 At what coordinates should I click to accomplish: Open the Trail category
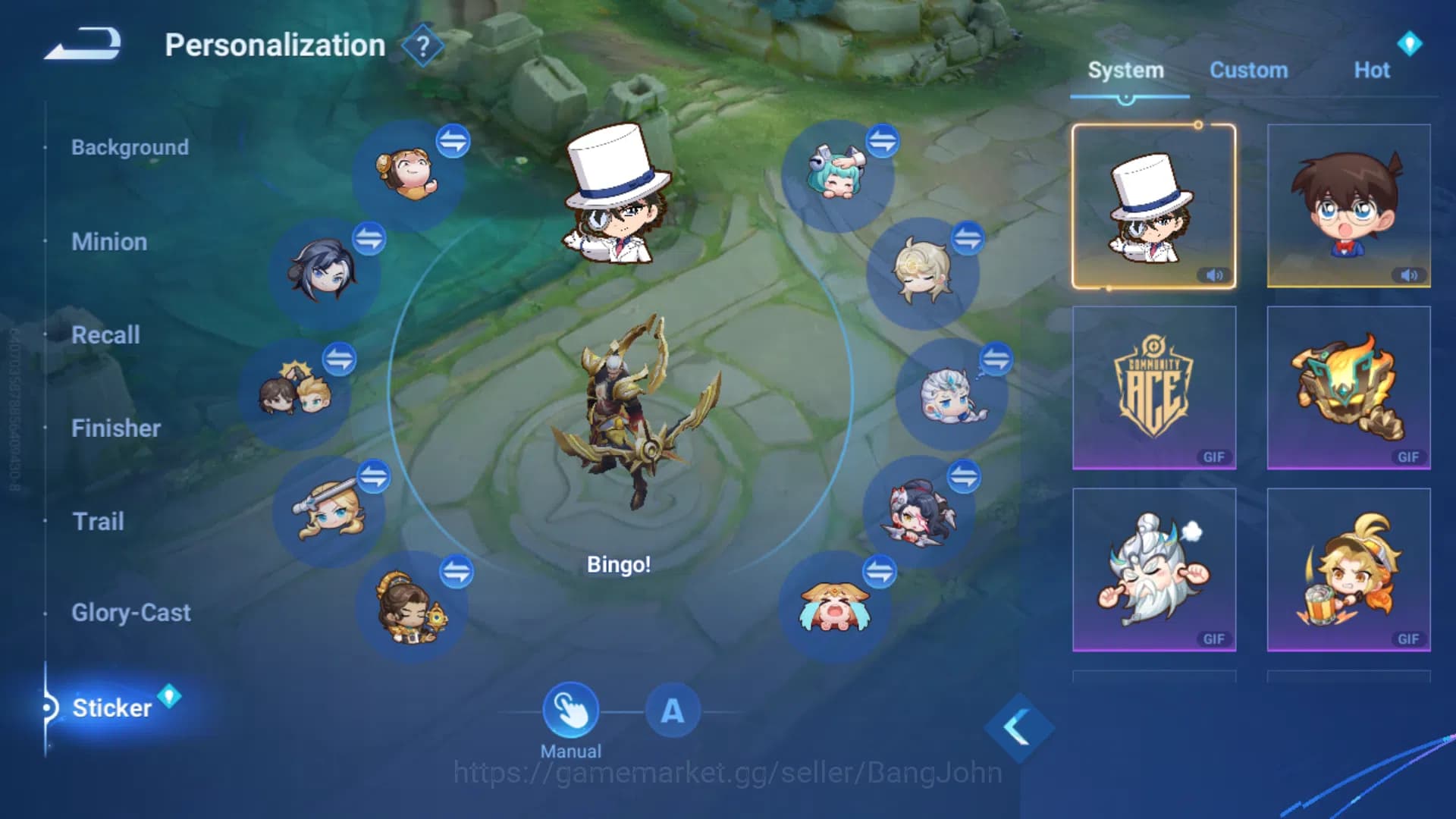point(98,522)
